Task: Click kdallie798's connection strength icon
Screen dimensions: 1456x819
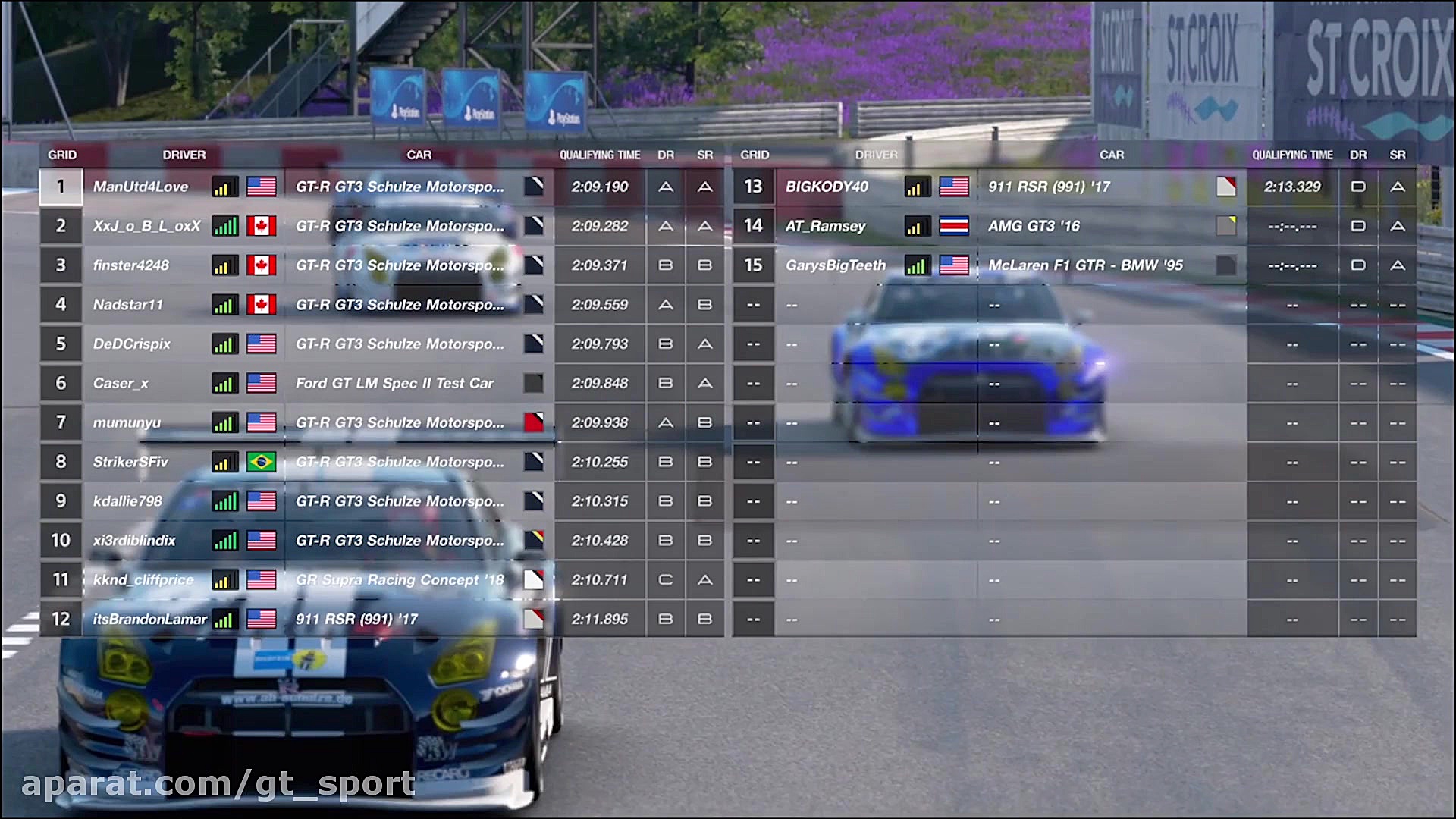Action: pos(224,500)
